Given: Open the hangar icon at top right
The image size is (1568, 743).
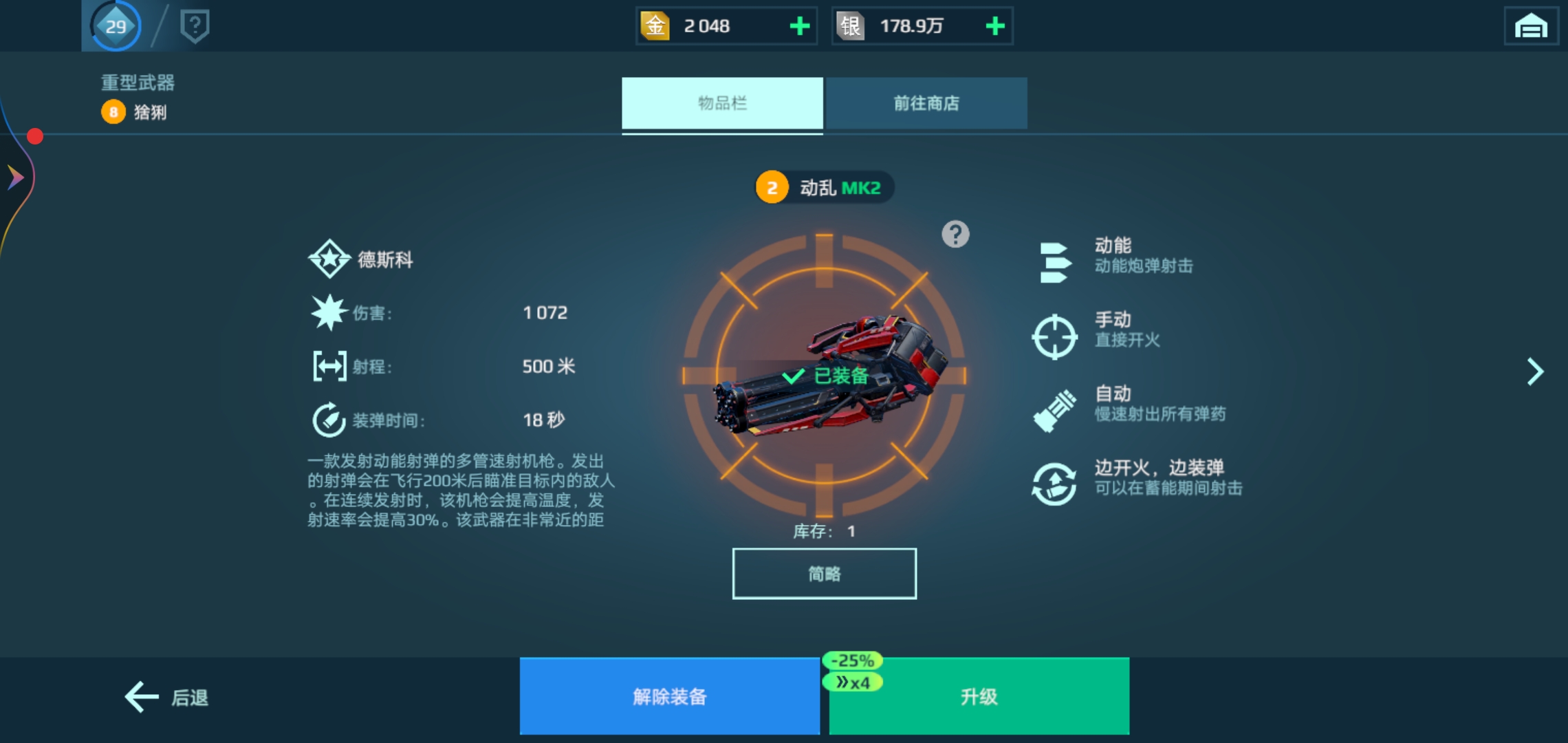Looking at the screenshot, I should pyautogui.click(x=1530, y=26).
